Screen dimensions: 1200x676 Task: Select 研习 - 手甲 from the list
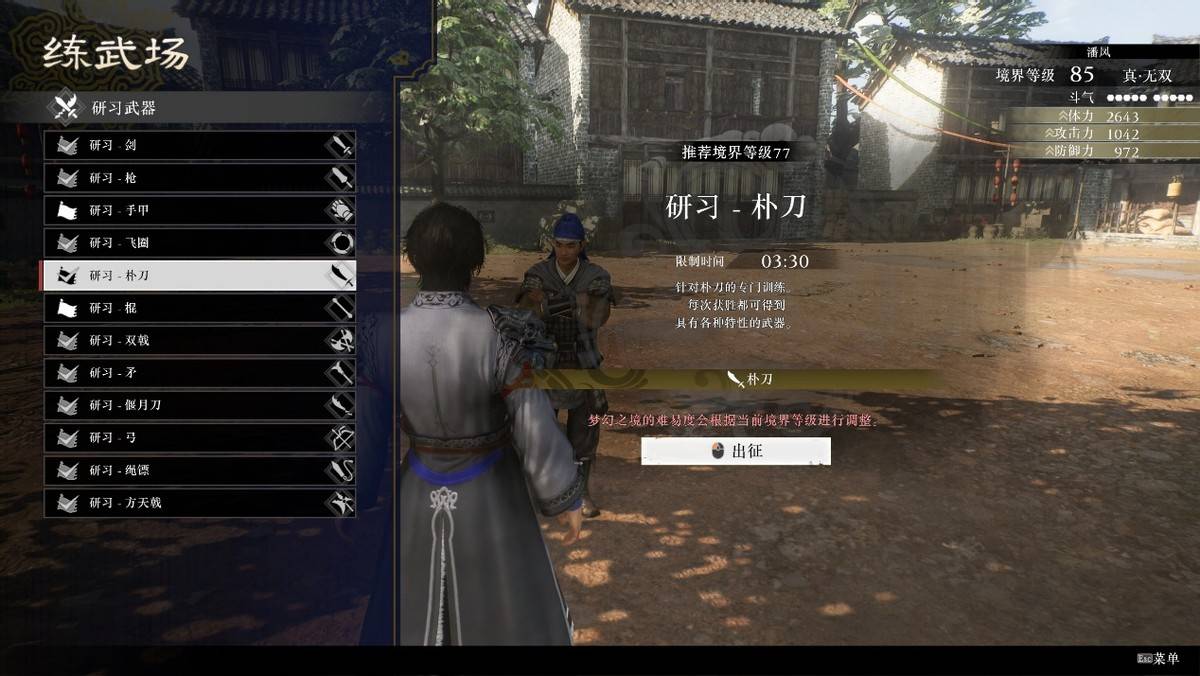point(199,211)
